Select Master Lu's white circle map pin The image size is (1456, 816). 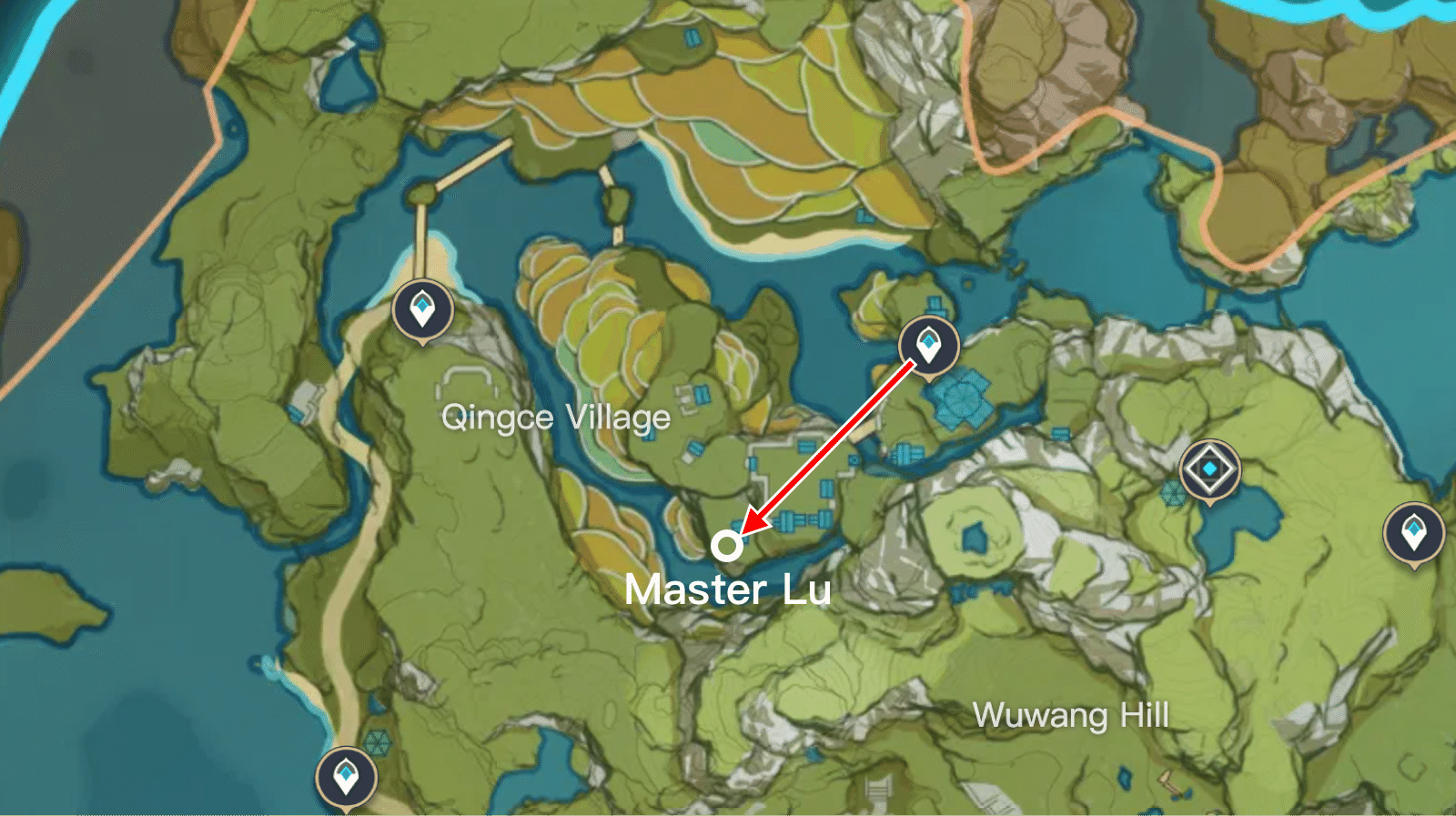[725, 547]
